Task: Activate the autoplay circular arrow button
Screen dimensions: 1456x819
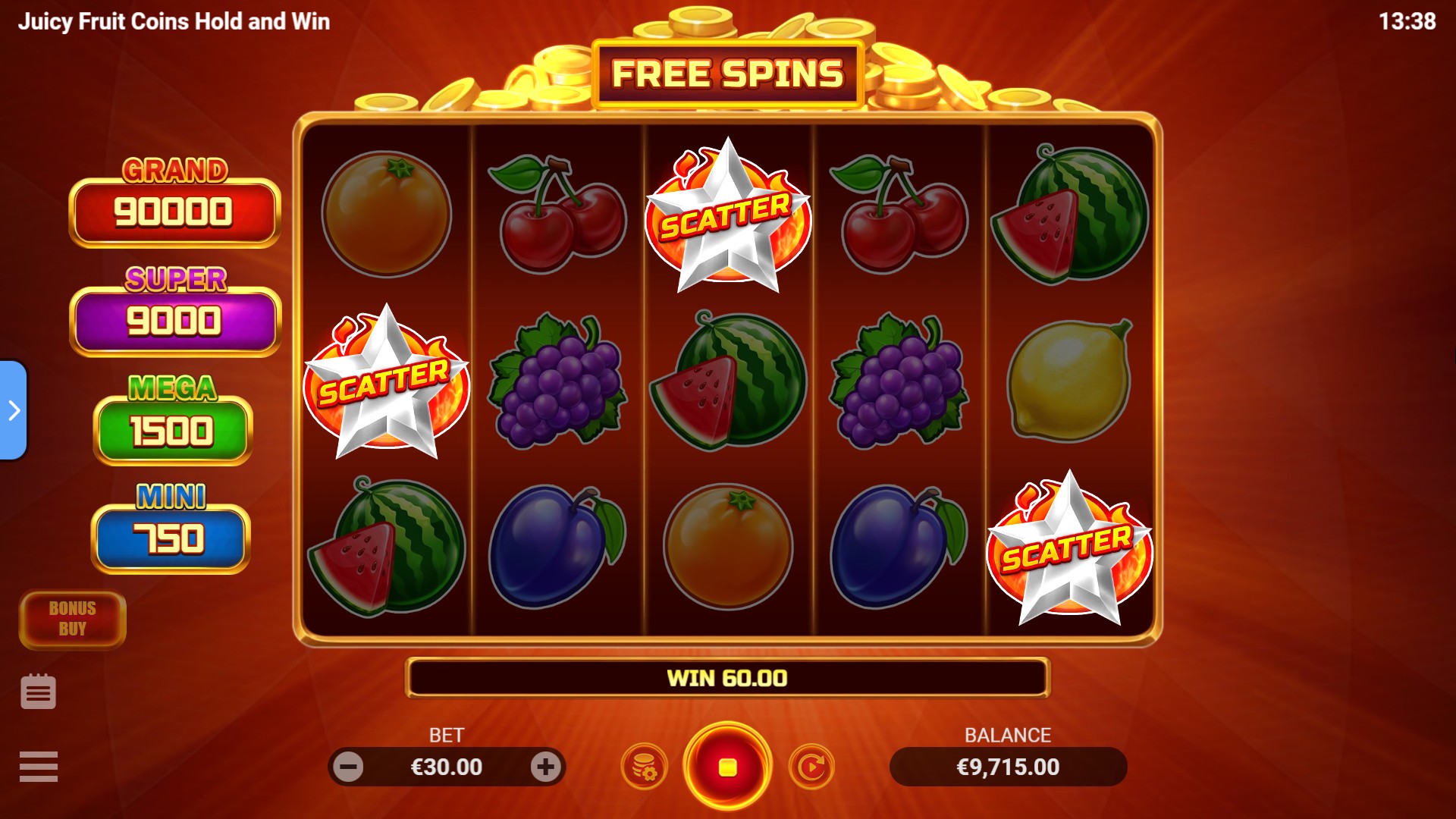Action: tap(811, 767)
